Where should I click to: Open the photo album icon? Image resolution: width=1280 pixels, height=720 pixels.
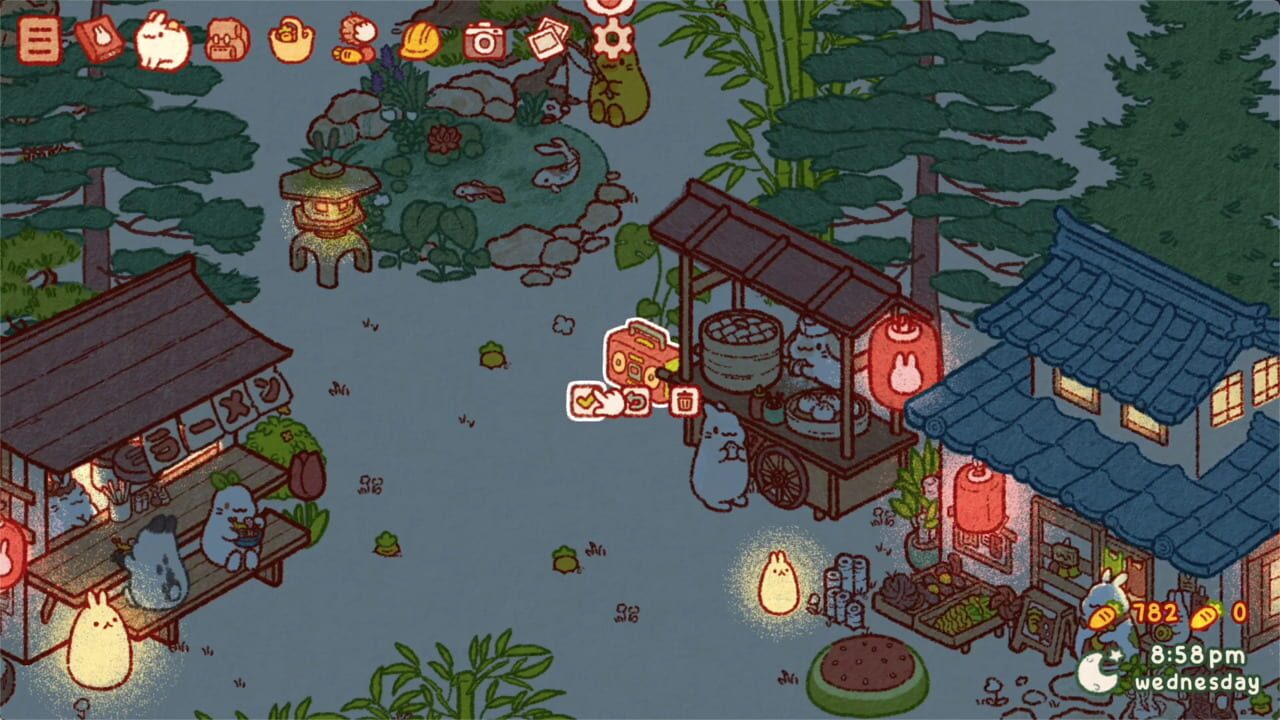[545, 42]
